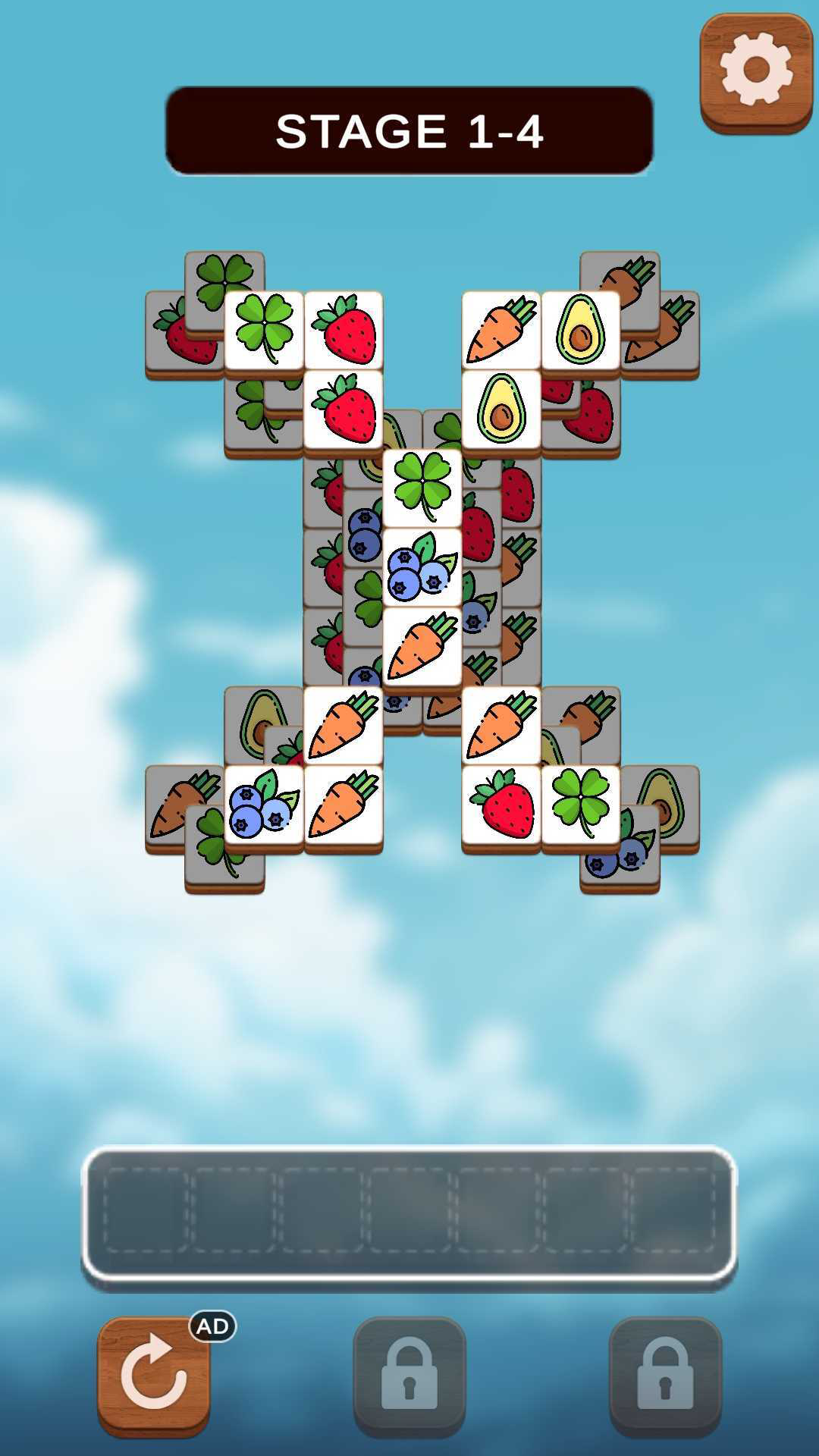Open the settings gear button
This screenshot has width=819, height=1456.
tap(756, 71)
